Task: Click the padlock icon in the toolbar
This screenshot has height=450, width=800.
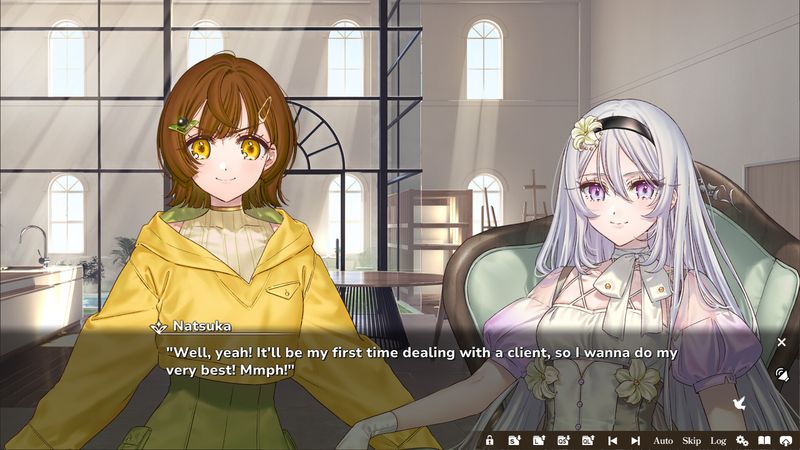Action: 490,440
